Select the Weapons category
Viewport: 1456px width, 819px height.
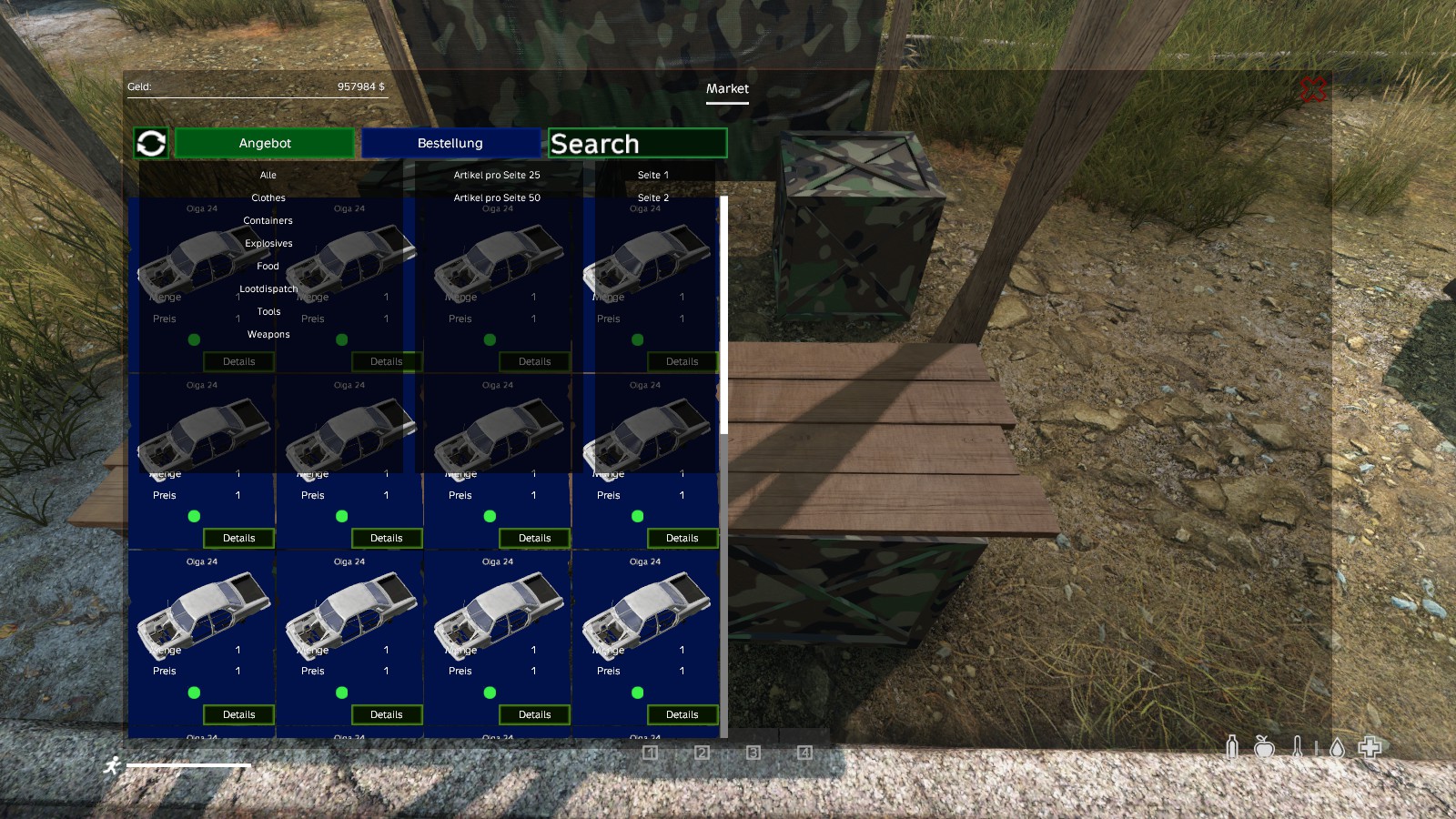(x=268, y=334)
